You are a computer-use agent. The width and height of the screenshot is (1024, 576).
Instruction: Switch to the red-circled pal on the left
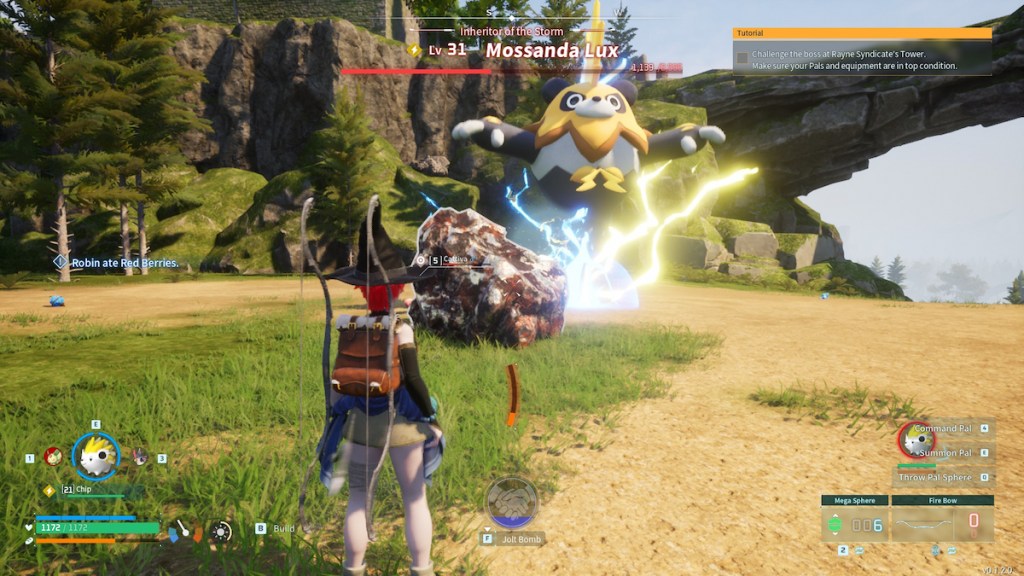[53, 457]
